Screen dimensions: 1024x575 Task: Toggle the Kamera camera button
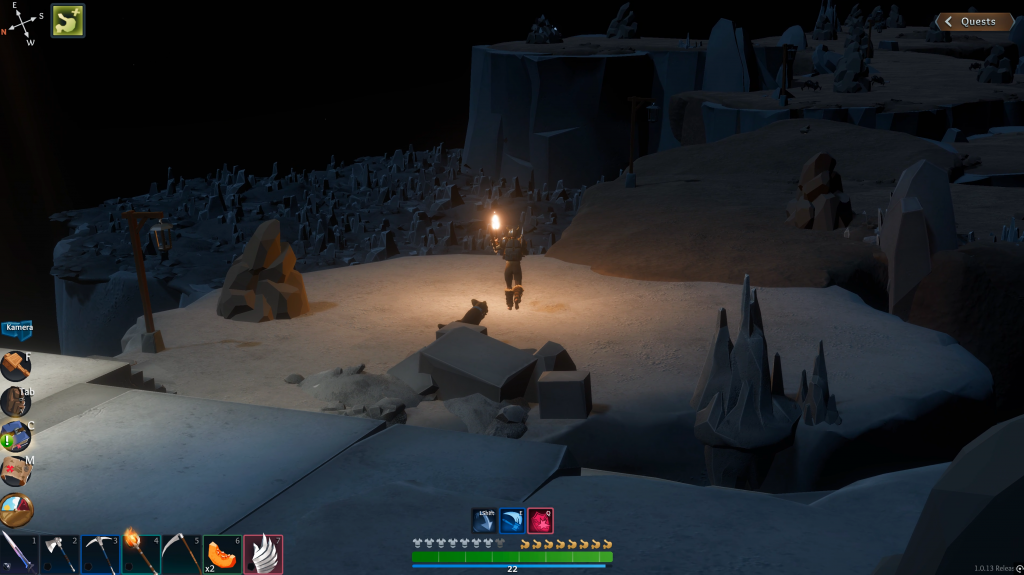pos(18,329)
